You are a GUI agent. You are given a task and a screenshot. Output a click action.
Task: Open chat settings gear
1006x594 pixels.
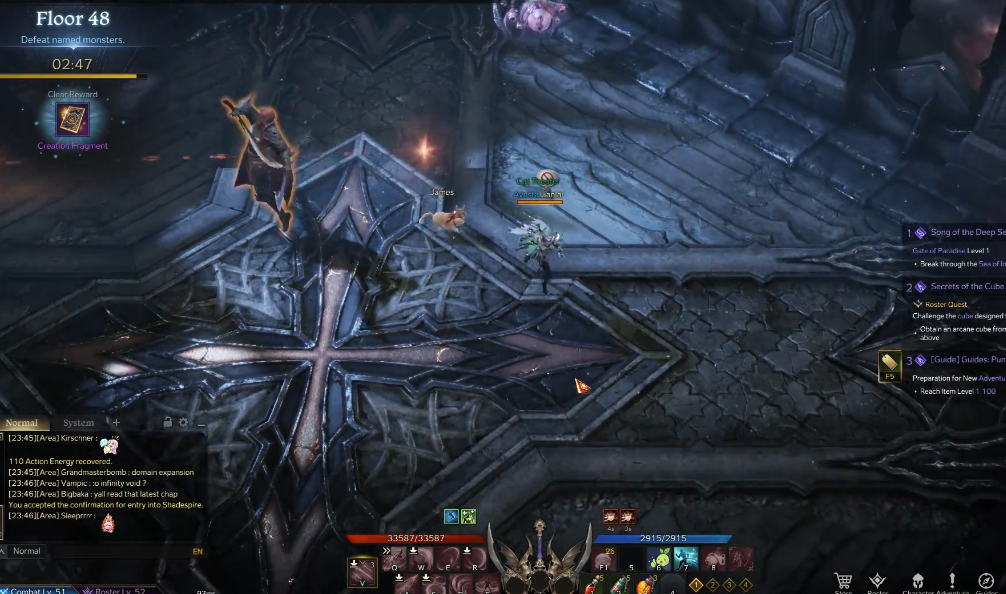tap(183, 423)
